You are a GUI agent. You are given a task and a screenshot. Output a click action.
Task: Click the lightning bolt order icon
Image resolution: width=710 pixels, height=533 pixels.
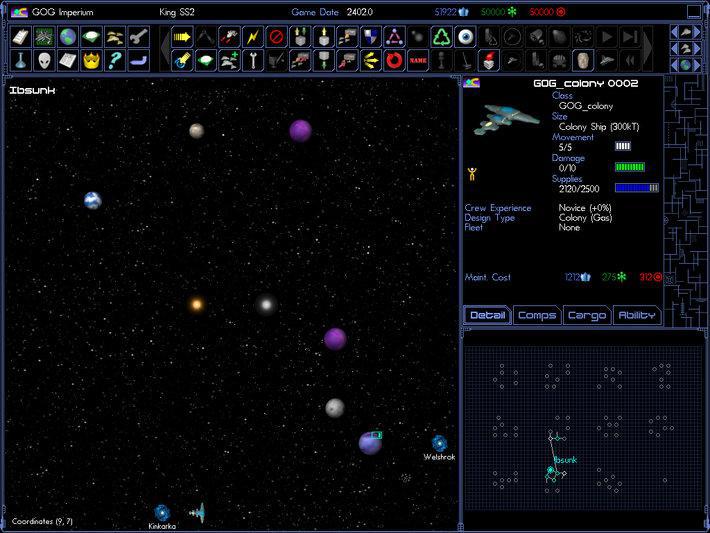[252, 38]
